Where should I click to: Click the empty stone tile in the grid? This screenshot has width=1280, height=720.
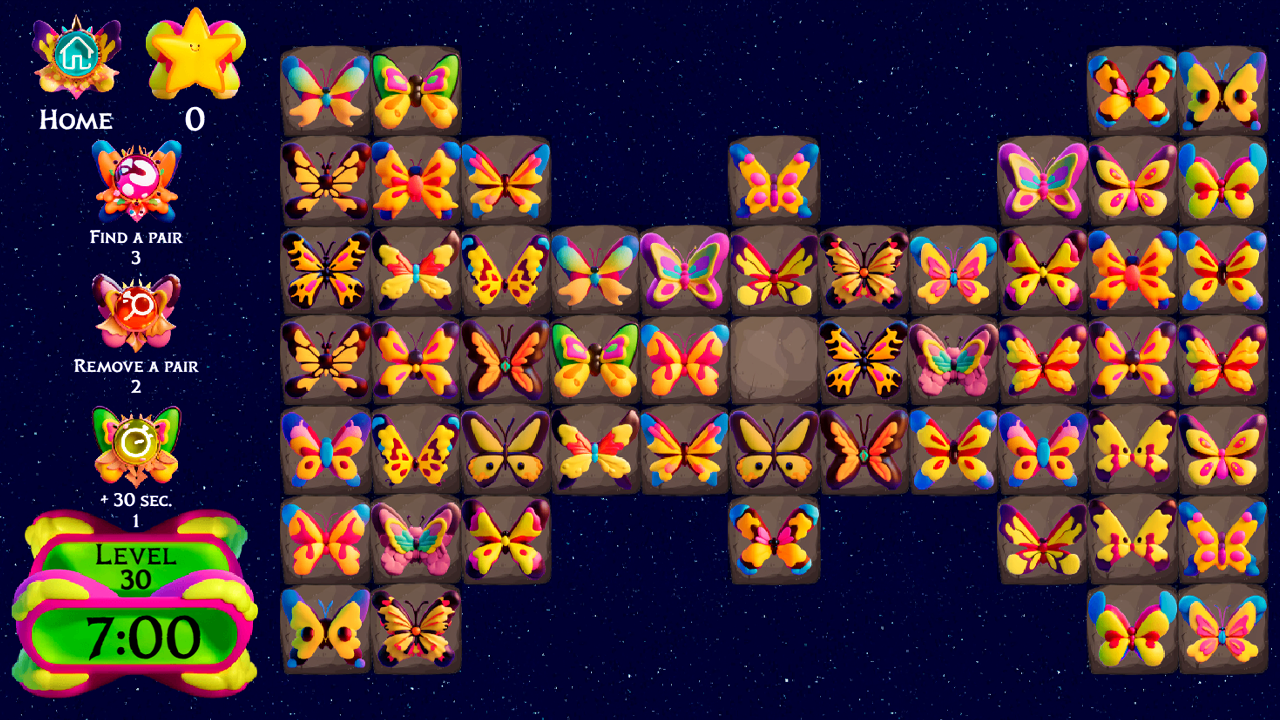click(x=775, y=362)
